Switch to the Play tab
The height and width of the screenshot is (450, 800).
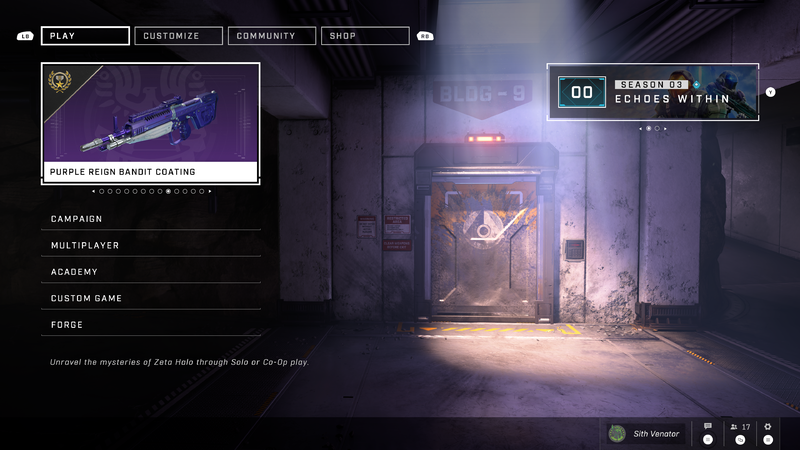pos(85,36)
